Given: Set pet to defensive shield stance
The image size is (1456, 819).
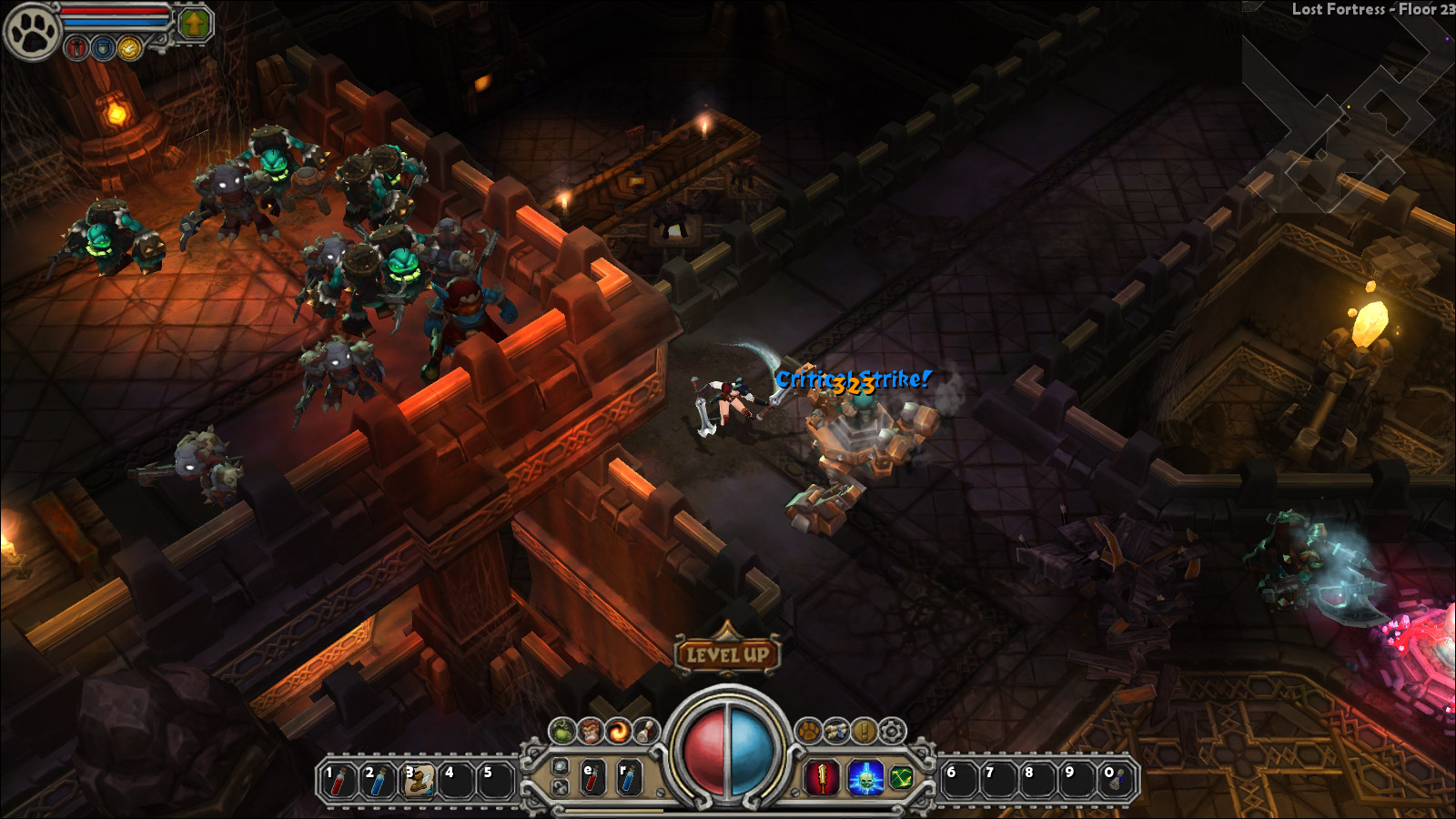Looking at the screenshot, I should [x=104, y=48].
